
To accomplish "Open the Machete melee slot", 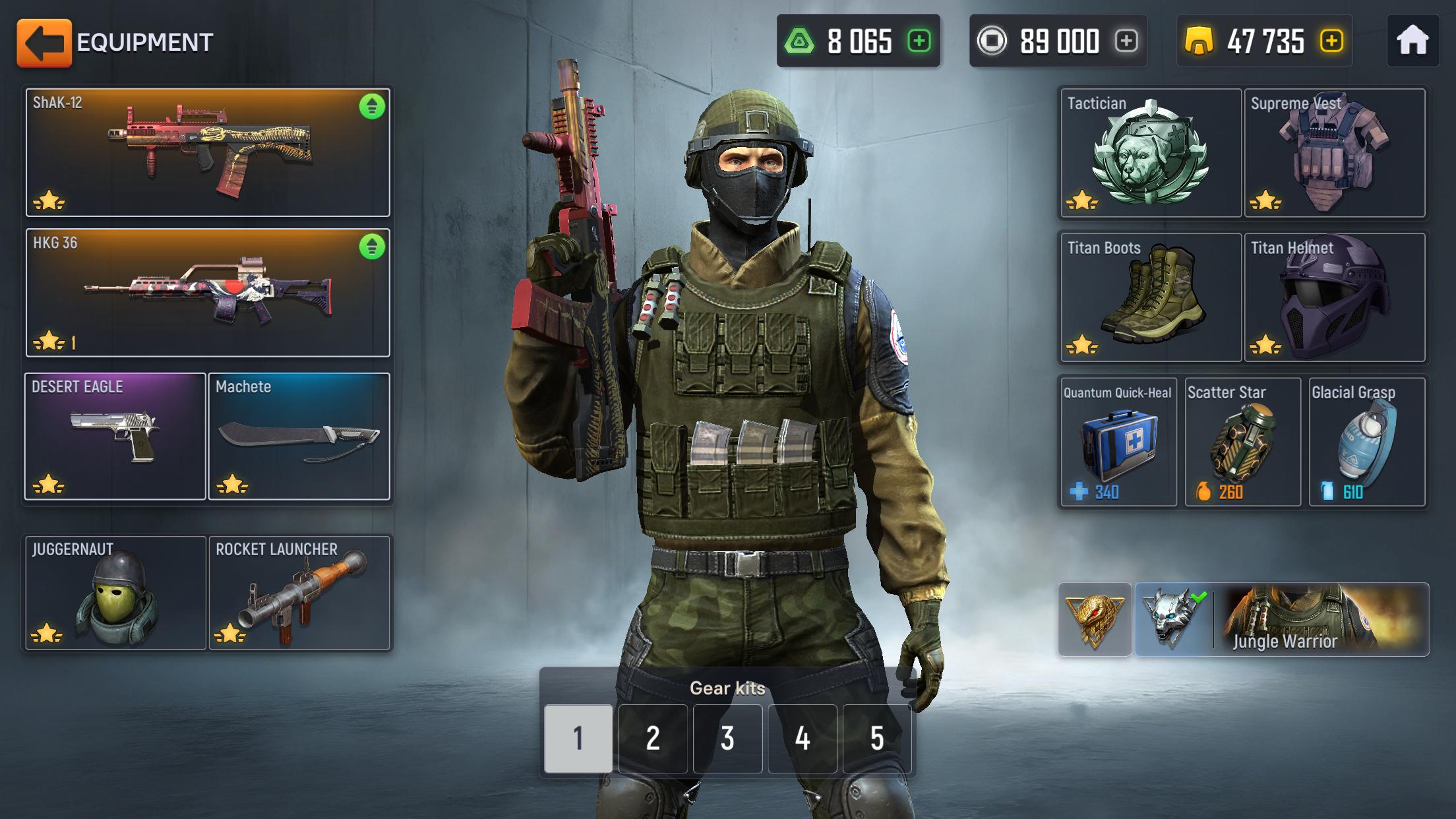I will pyautogui.click(x=300, y=435).
